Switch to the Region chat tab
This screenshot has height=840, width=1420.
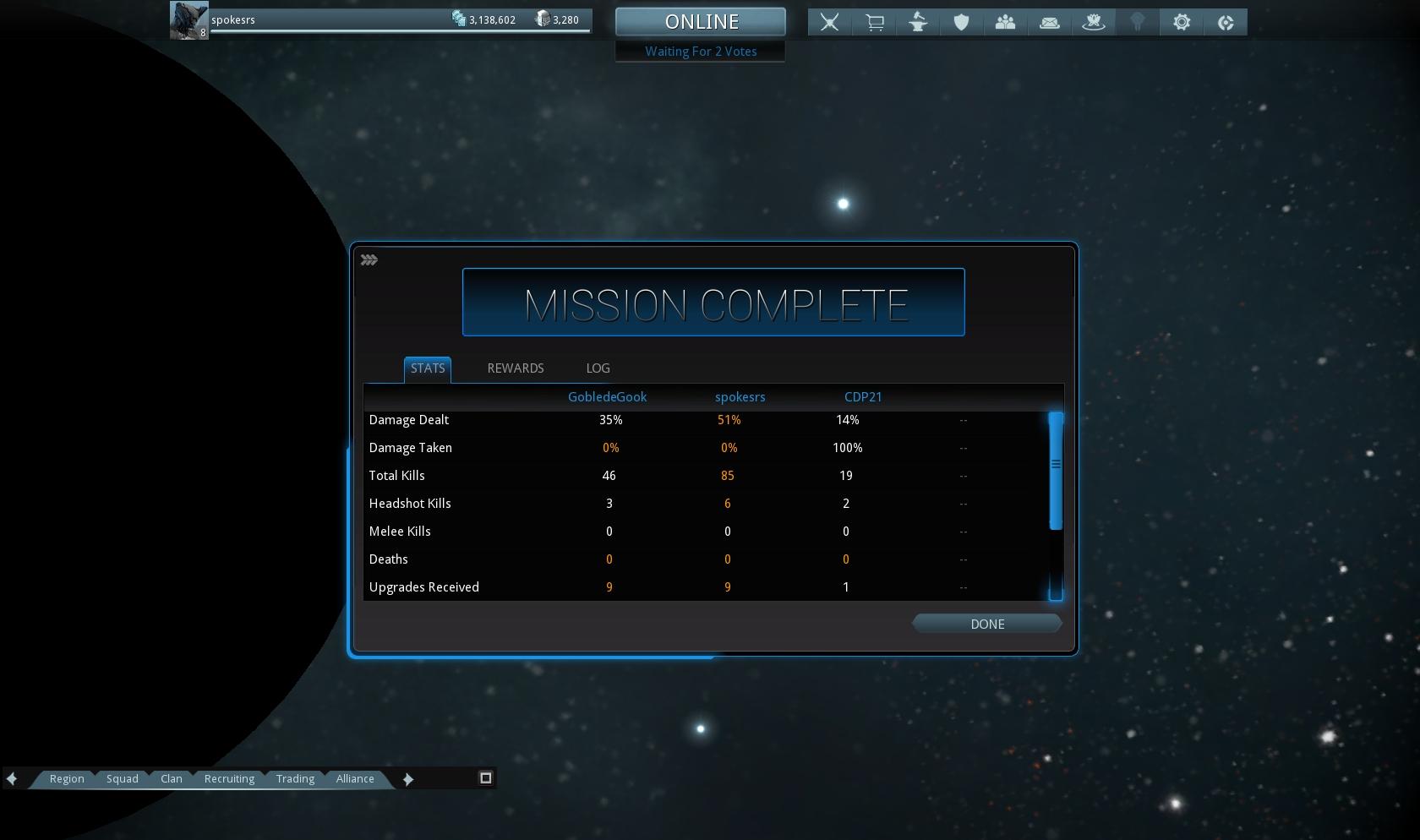pos(67,779)
